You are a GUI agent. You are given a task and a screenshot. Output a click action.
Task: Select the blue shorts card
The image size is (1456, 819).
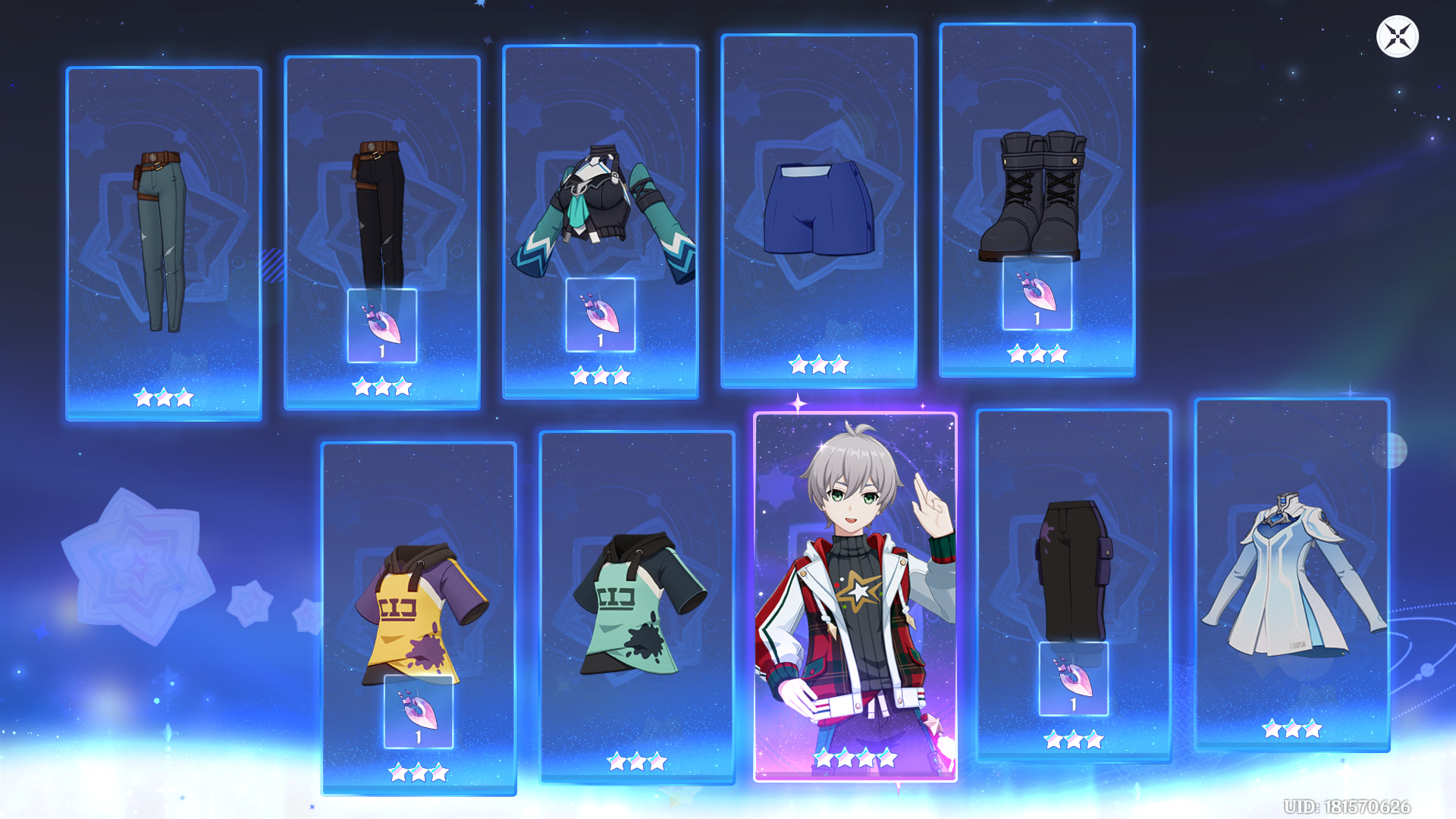pyautogui.click(x=818, y=211)
